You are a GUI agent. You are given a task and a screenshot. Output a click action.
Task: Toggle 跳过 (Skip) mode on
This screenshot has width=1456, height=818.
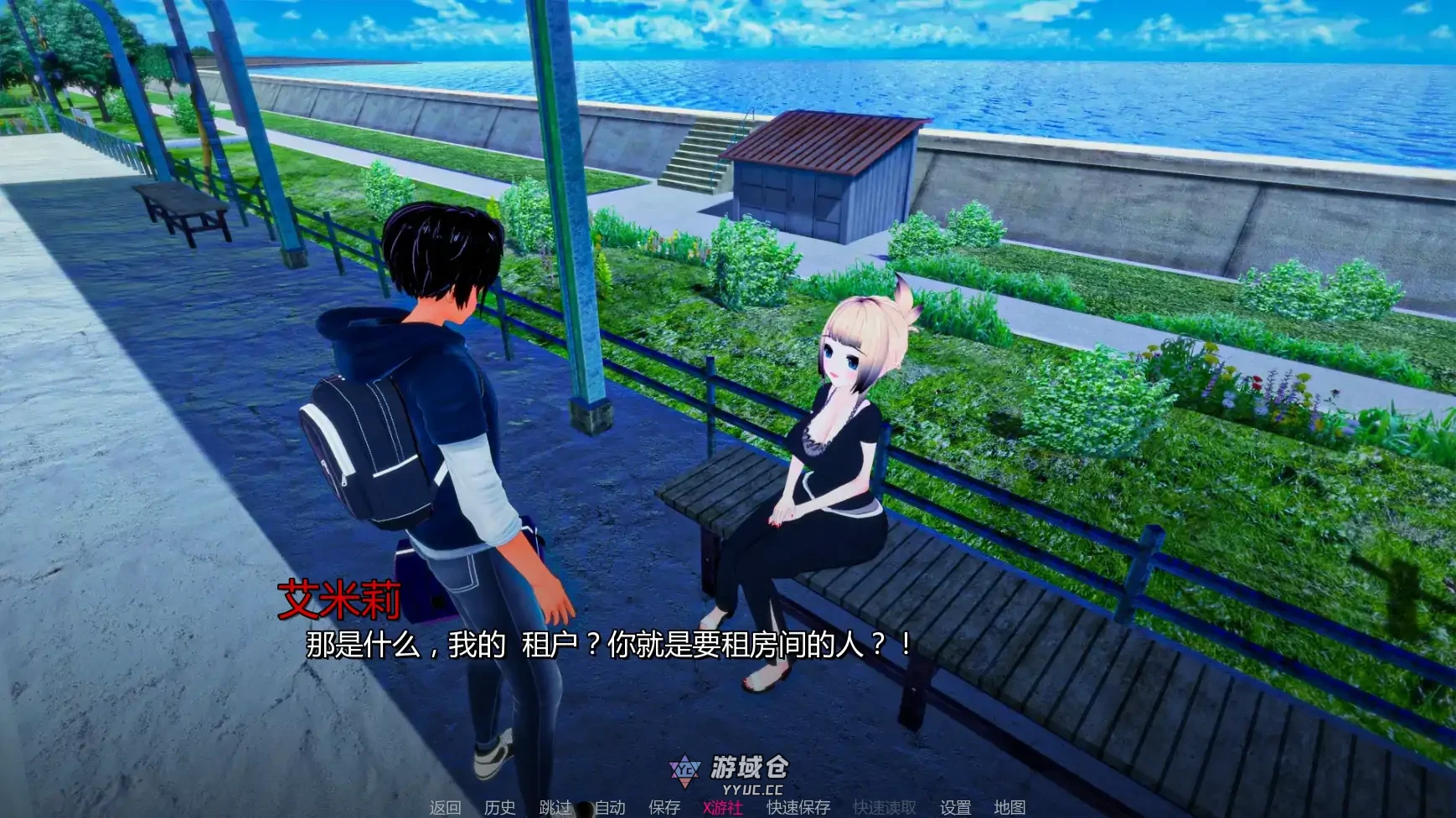click(x=557, y=806)
